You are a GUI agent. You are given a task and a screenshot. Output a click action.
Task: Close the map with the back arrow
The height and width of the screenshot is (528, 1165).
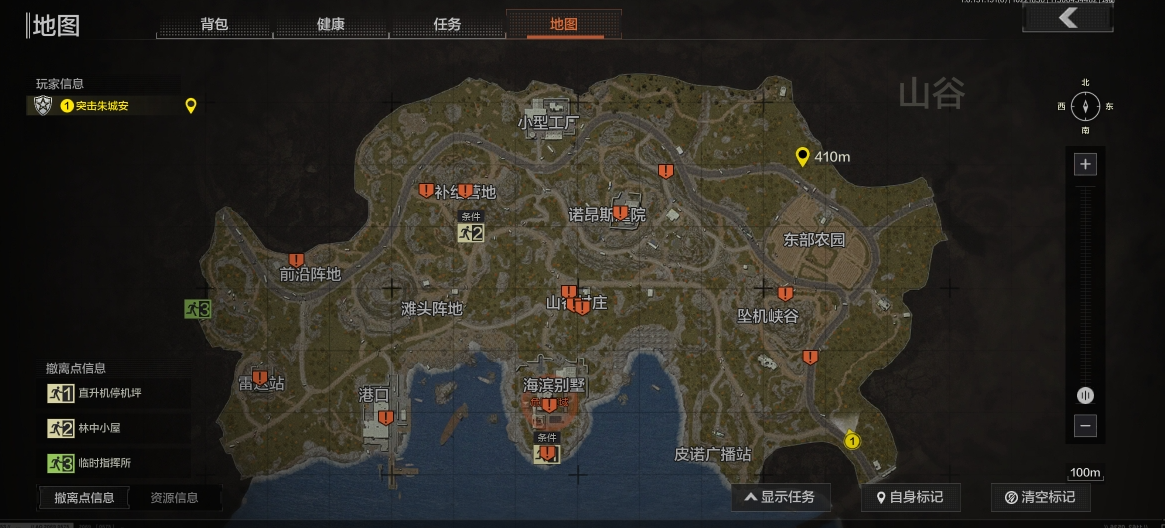pos(1068,18)
